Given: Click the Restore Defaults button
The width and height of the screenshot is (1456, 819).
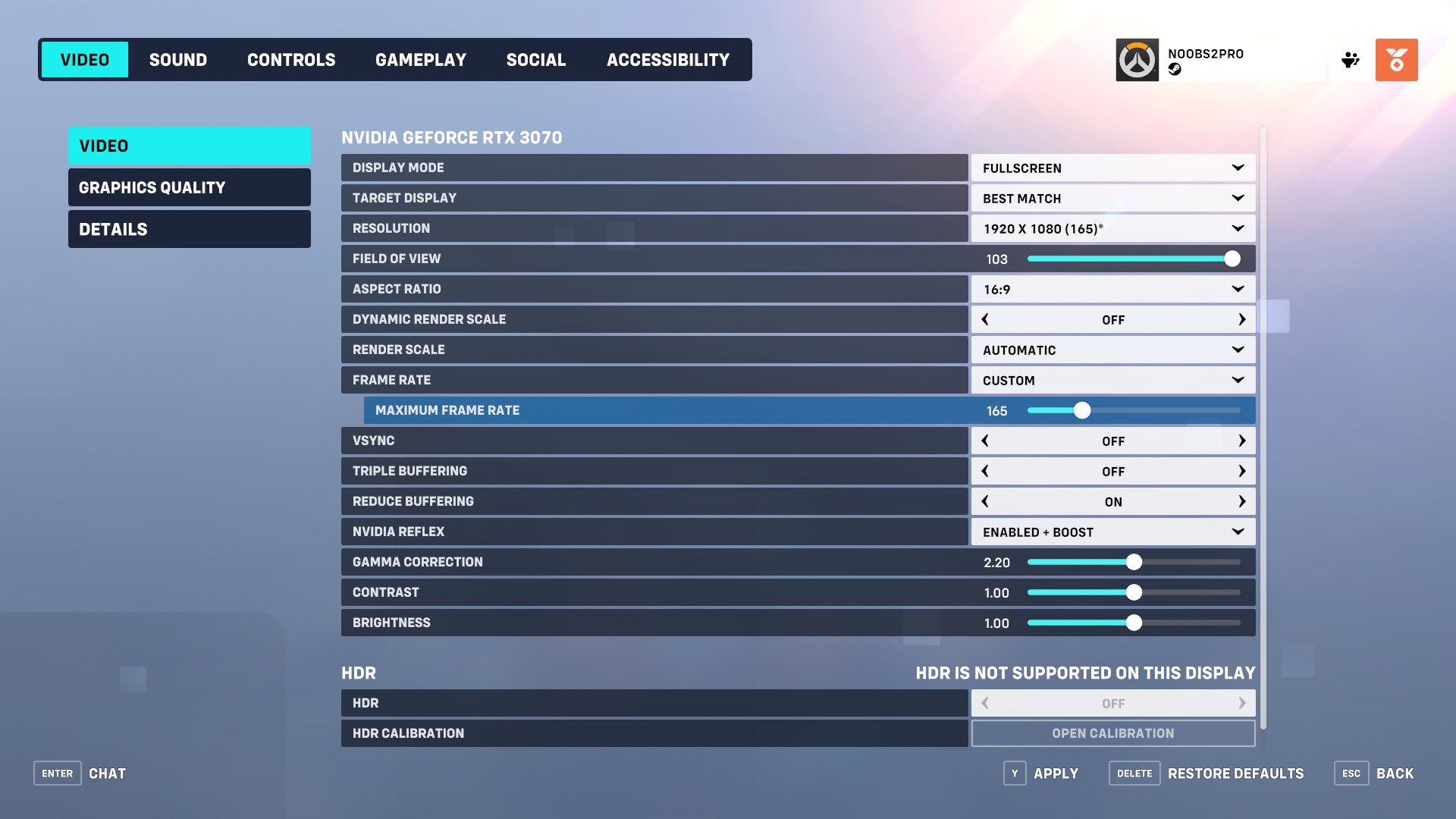Looking at the screenshot, I should (1235, 773).
